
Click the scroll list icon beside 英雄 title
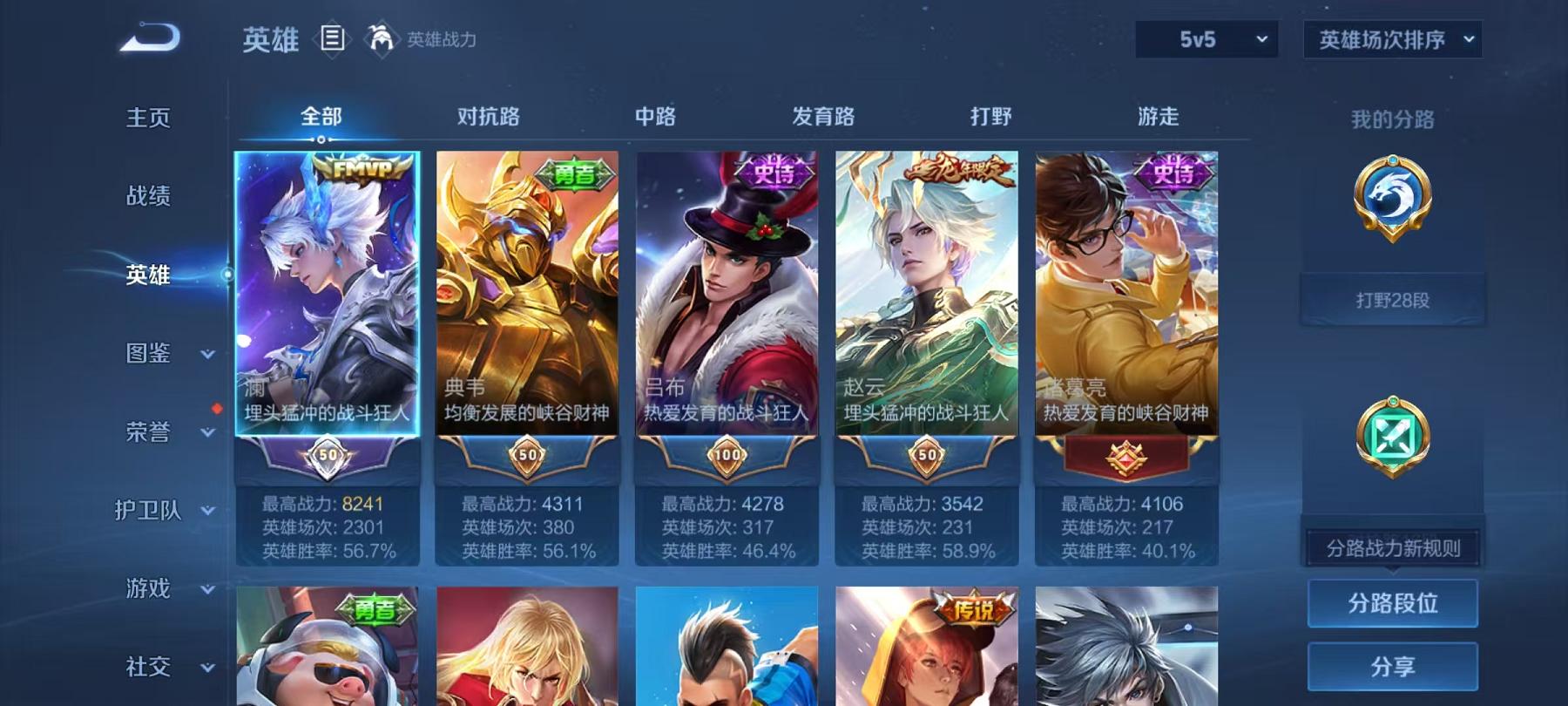(331, 38)
